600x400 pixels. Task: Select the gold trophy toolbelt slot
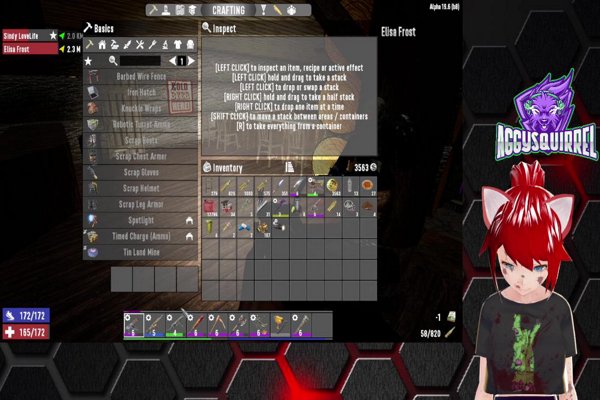pos(278,325)
